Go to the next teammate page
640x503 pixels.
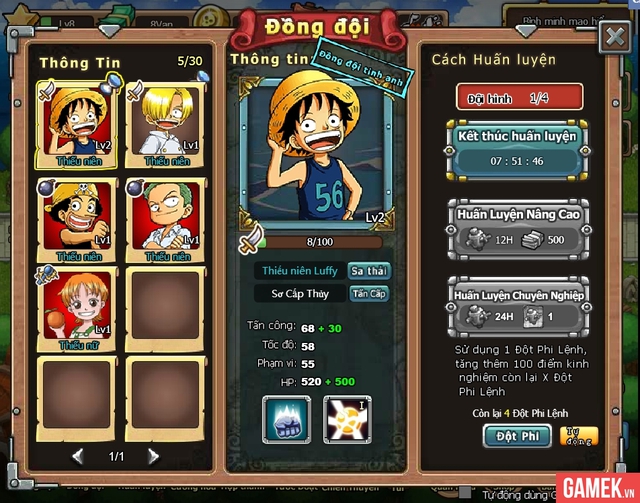[x=153, y=456]
